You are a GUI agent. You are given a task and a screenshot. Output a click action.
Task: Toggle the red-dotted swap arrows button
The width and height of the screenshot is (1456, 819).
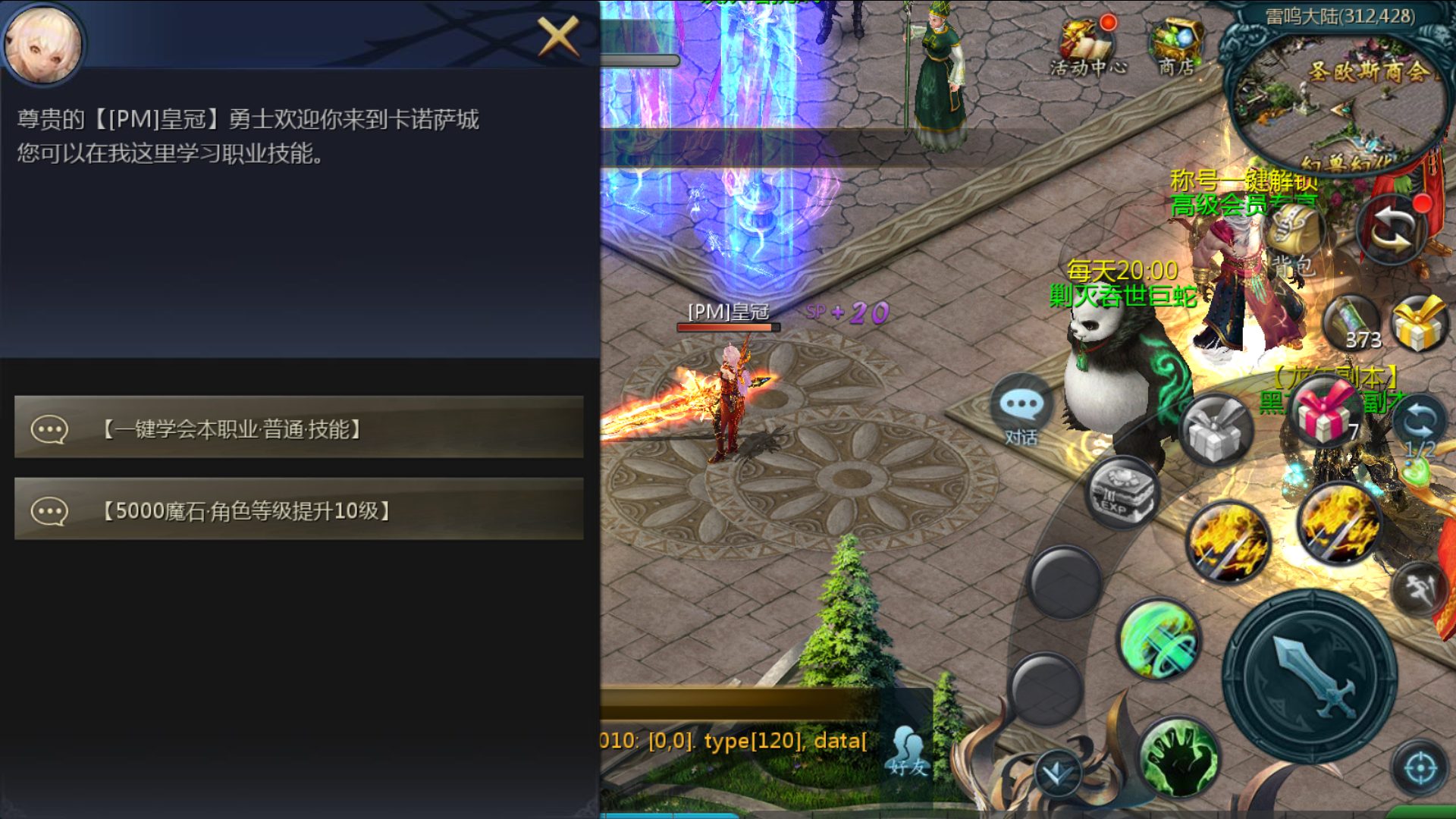tap(1392, 228)
